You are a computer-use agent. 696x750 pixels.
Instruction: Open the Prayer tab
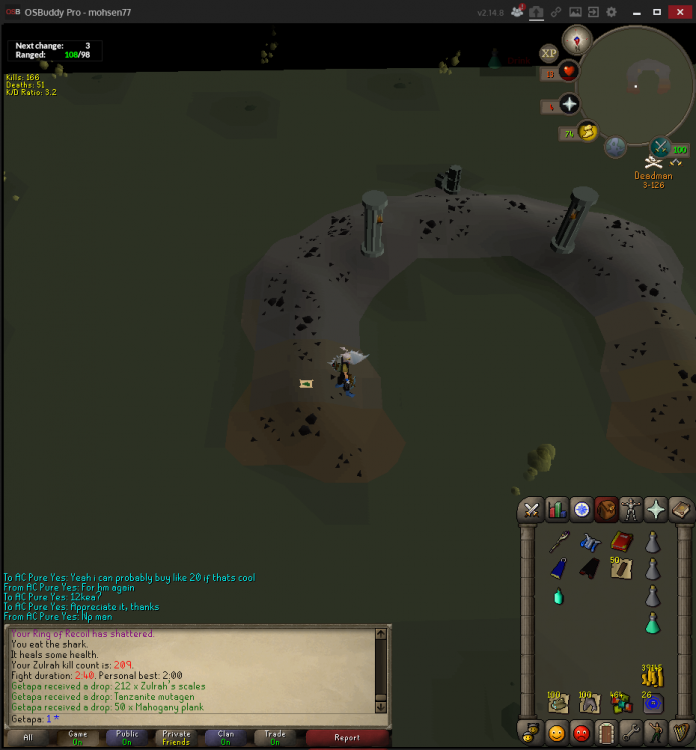coord(656,509)
